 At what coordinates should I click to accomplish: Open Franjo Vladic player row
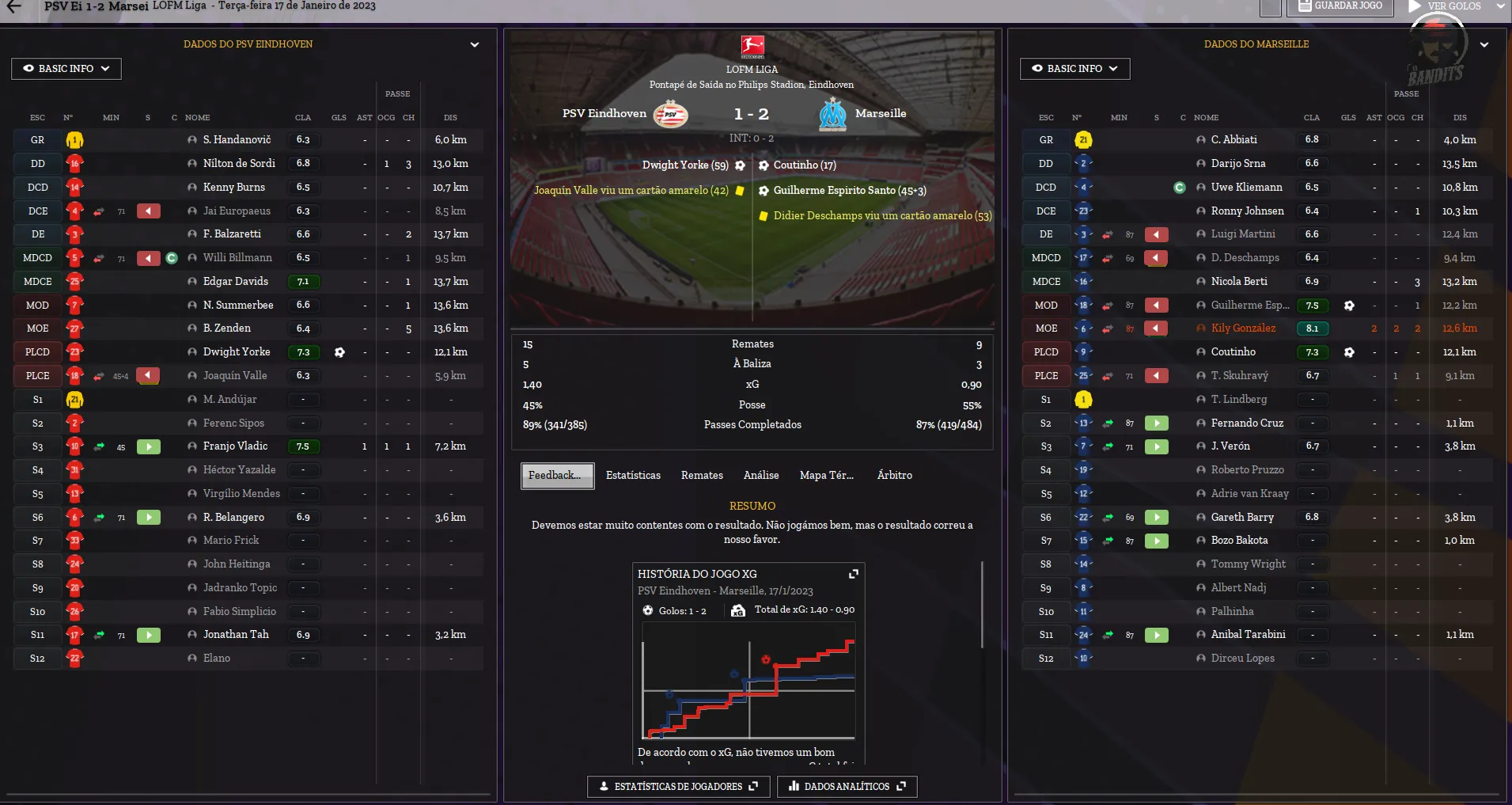pos(235,446)
